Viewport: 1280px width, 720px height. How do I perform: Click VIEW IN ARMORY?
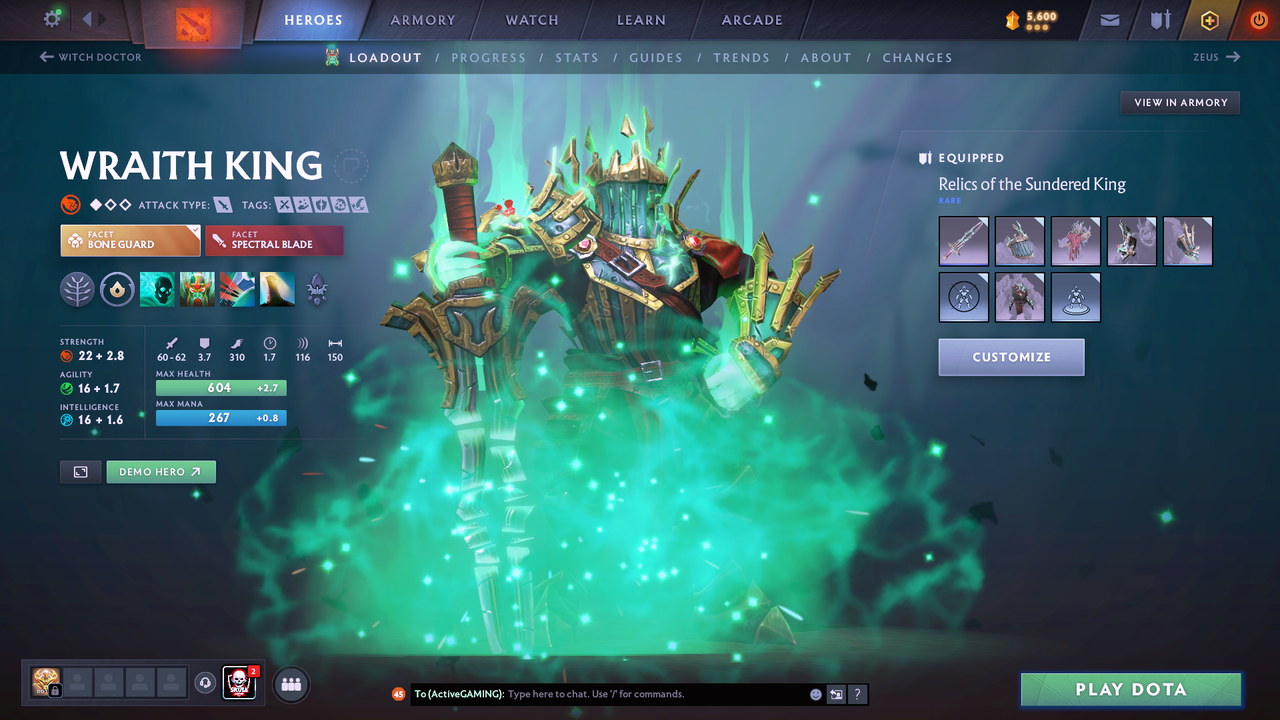click(x=1180, y=102)
